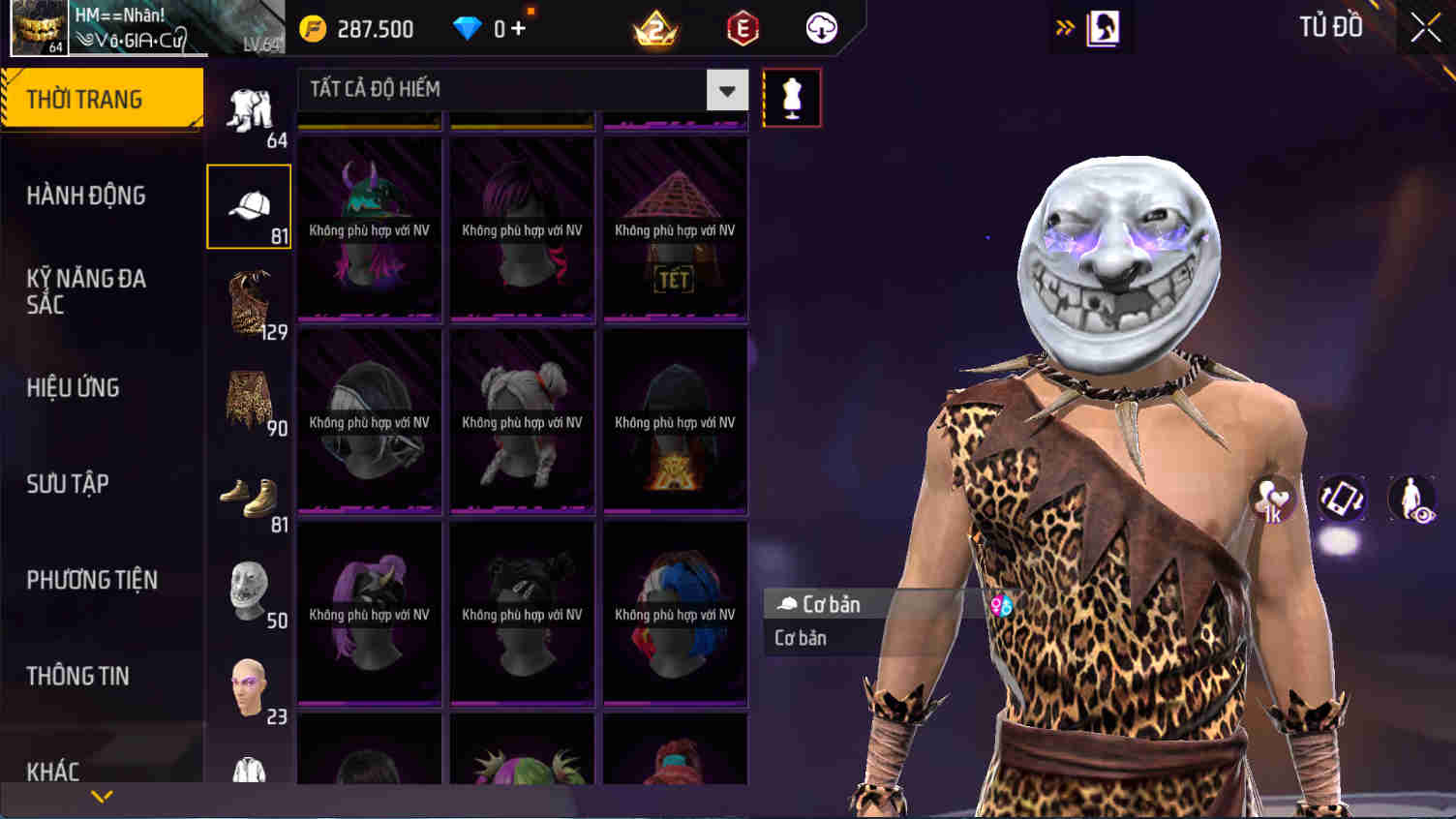The width and height of the screenshot is (1456, 819).
Task: Click the phone share icon beside the character
Action: [x=1342, y=500]
